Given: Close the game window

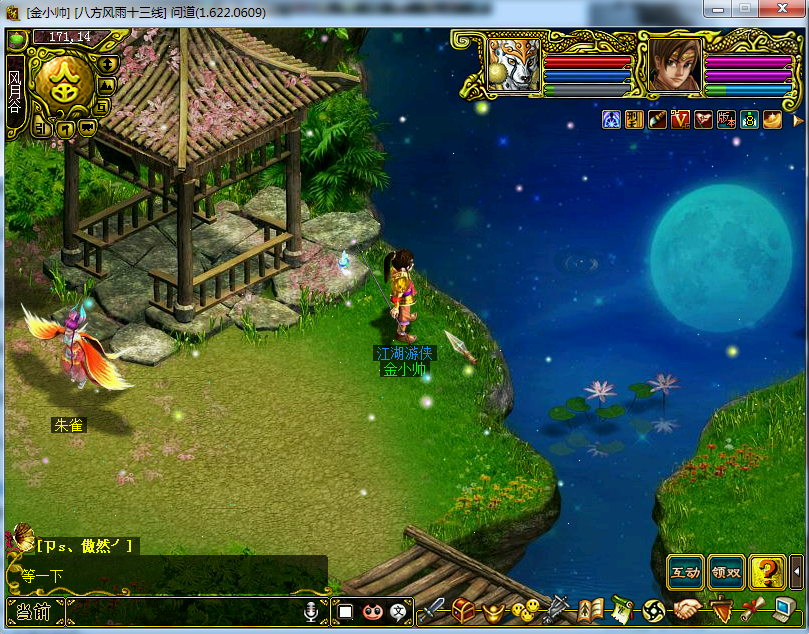Looking at the screenshot, I should coord(782,9).
